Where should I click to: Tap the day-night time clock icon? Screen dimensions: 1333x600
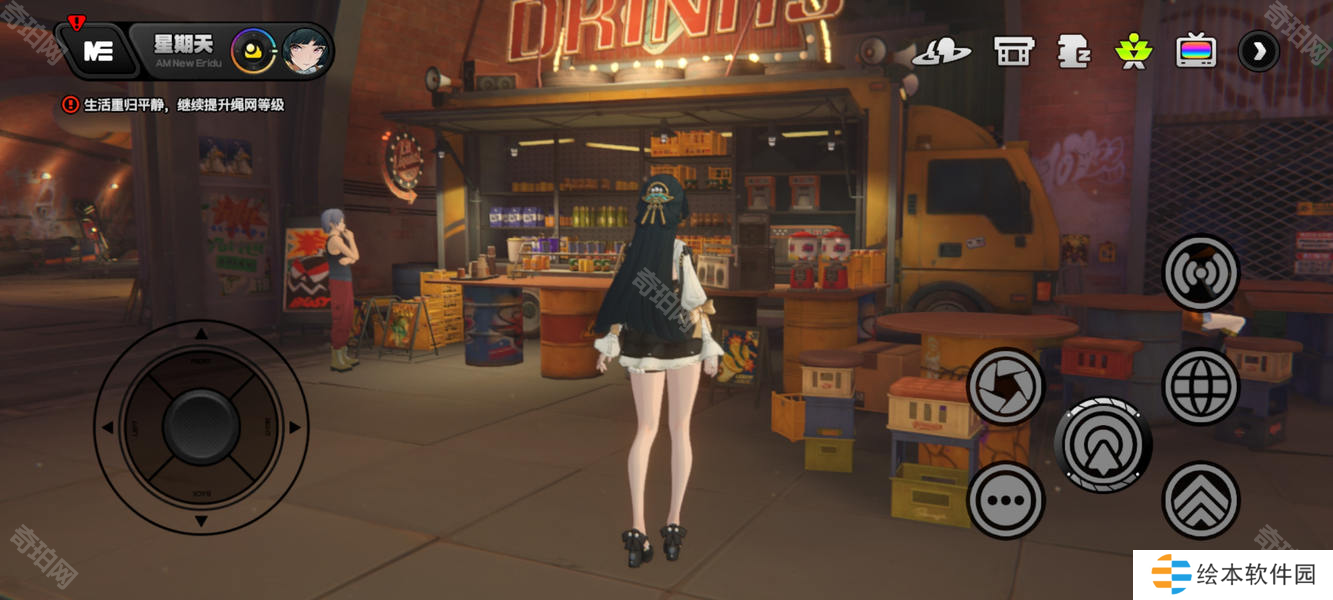pos(254,50)
